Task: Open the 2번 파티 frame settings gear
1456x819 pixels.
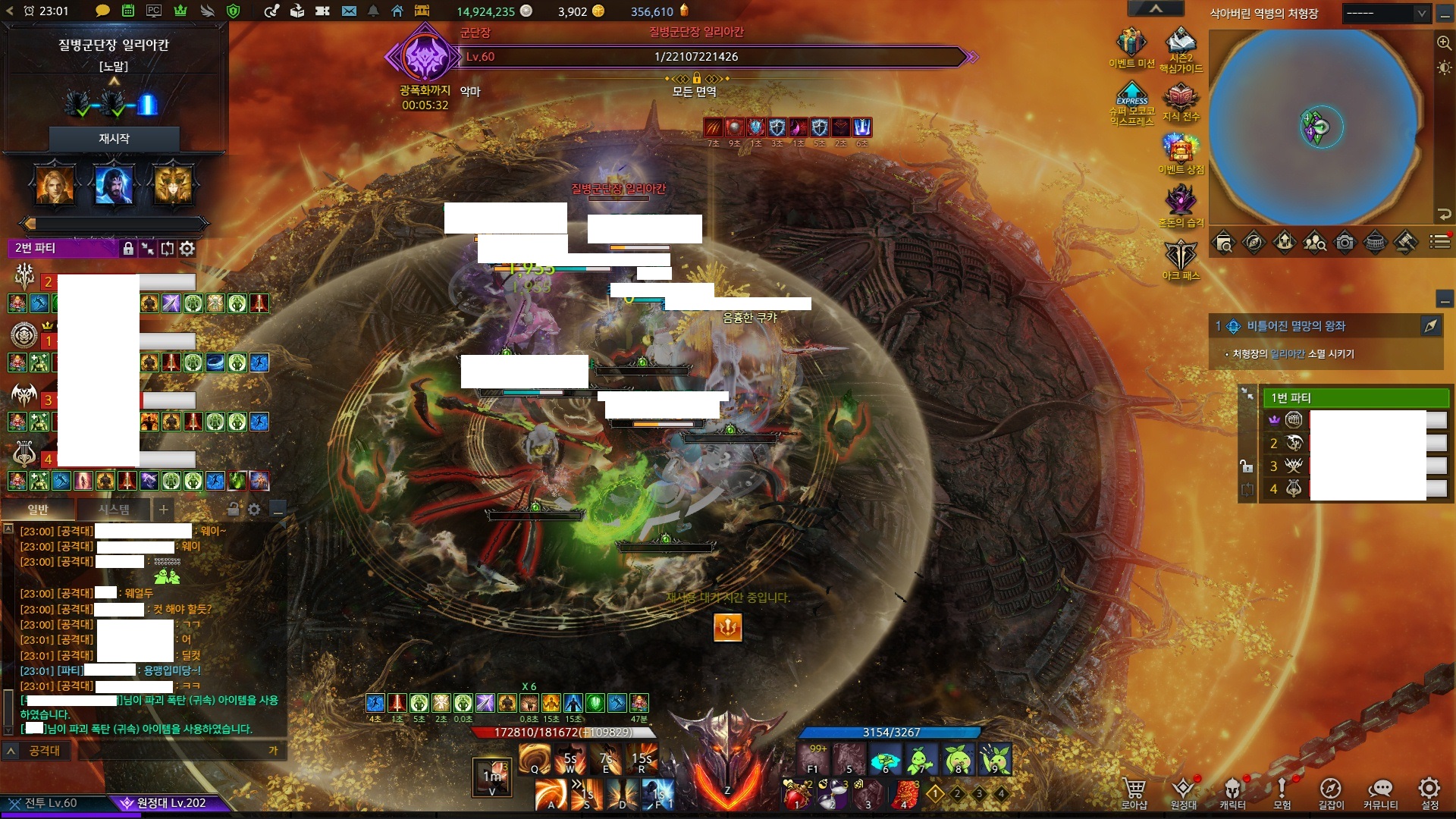Action: [x=187, y=248]
